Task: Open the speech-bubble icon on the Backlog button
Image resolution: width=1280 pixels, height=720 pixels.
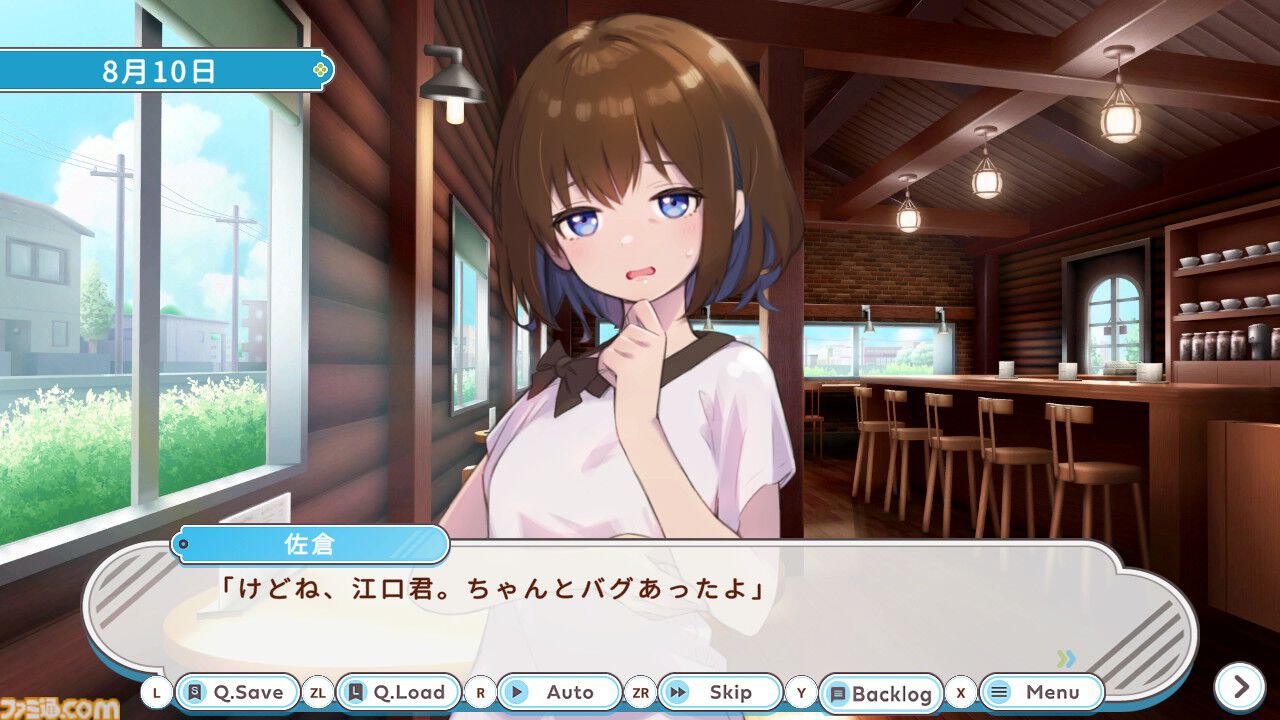Action: pos(838,692)
